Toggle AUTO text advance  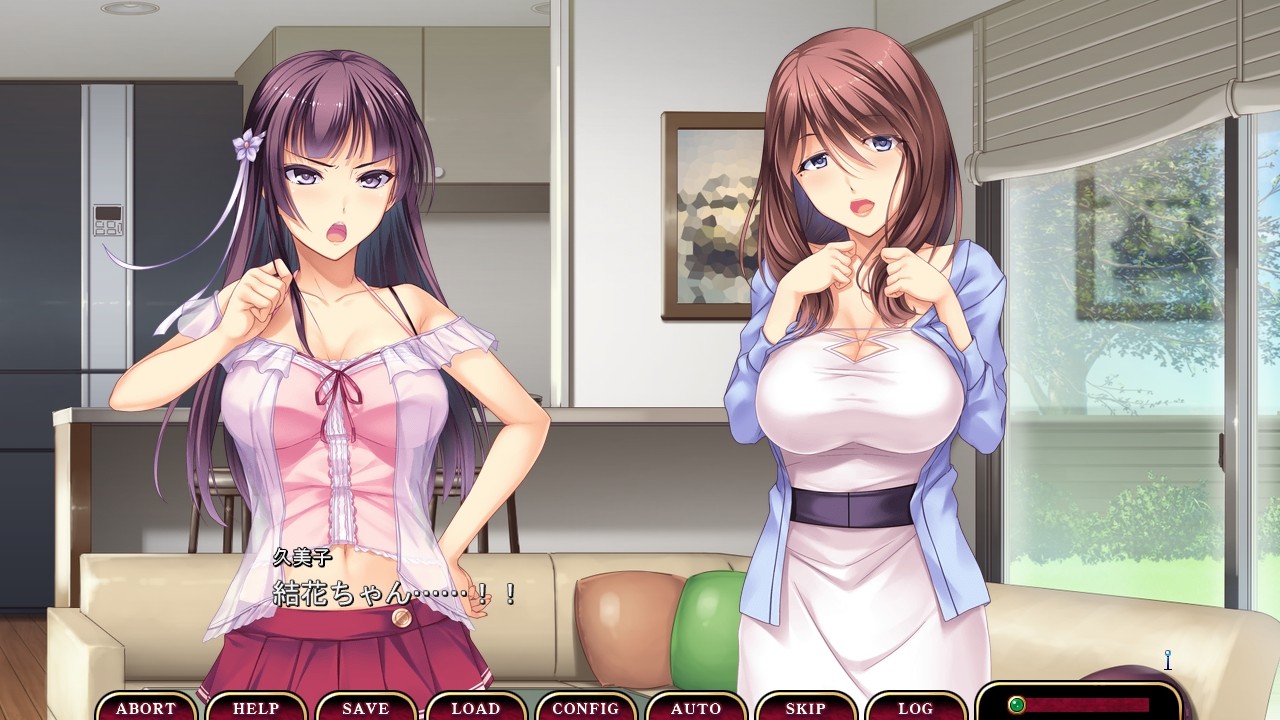pyautogui.click(x=696, y=708)
